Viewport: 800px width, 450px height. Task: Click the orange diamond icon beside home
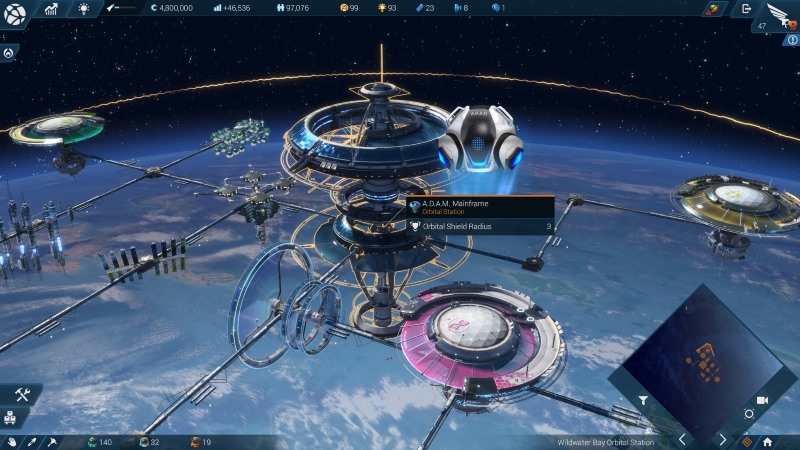746,441
